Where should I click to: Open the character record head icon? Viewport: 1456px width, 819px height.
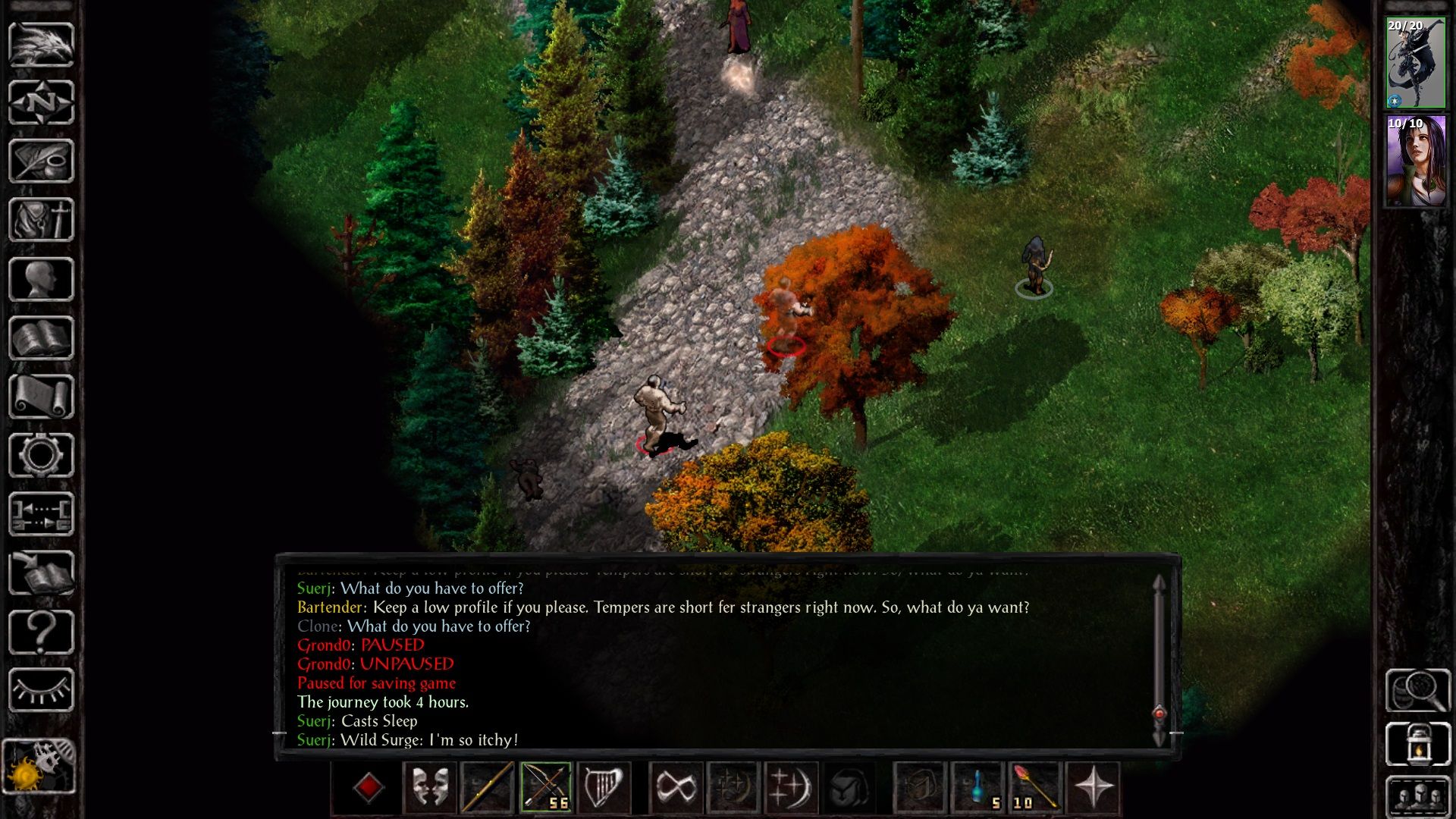coord(41,279)
